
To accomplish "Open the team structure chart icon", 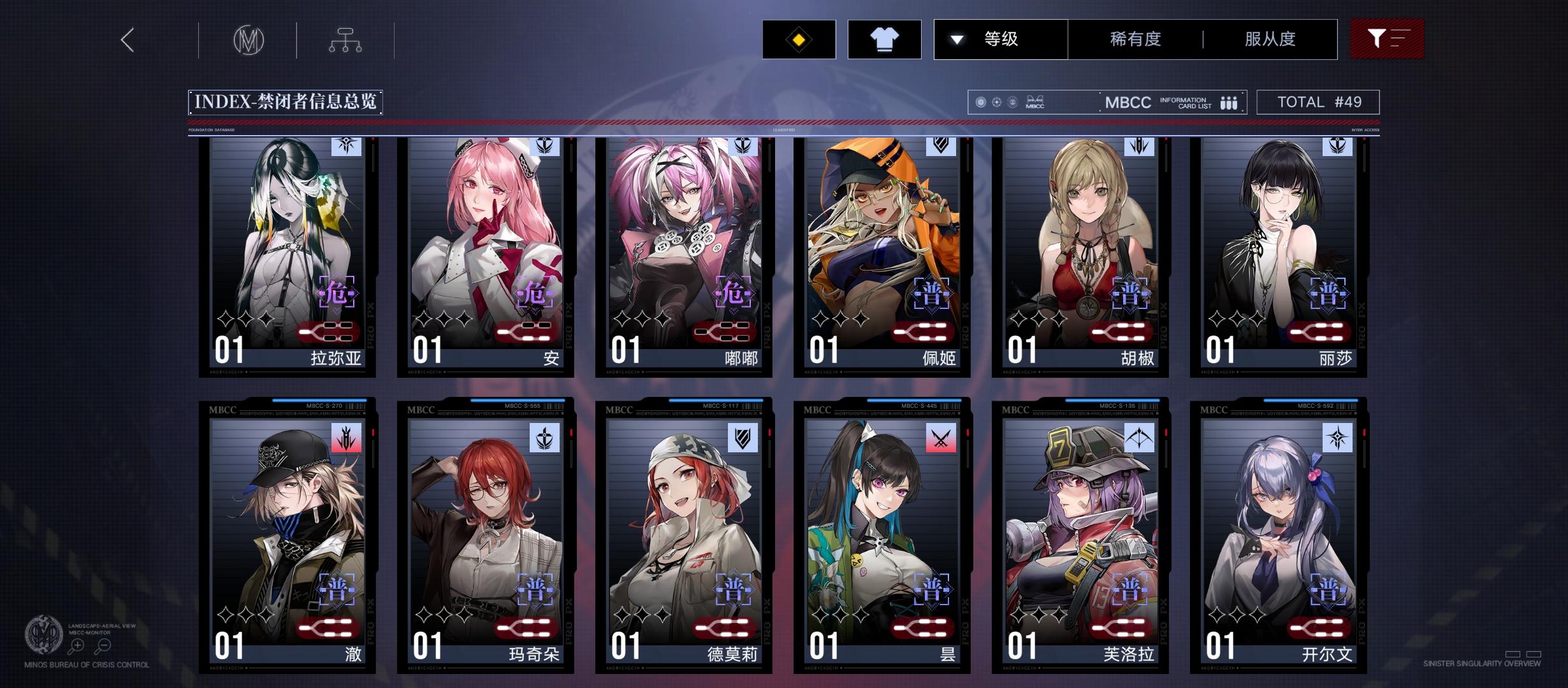I will click(x=346, y=39).
